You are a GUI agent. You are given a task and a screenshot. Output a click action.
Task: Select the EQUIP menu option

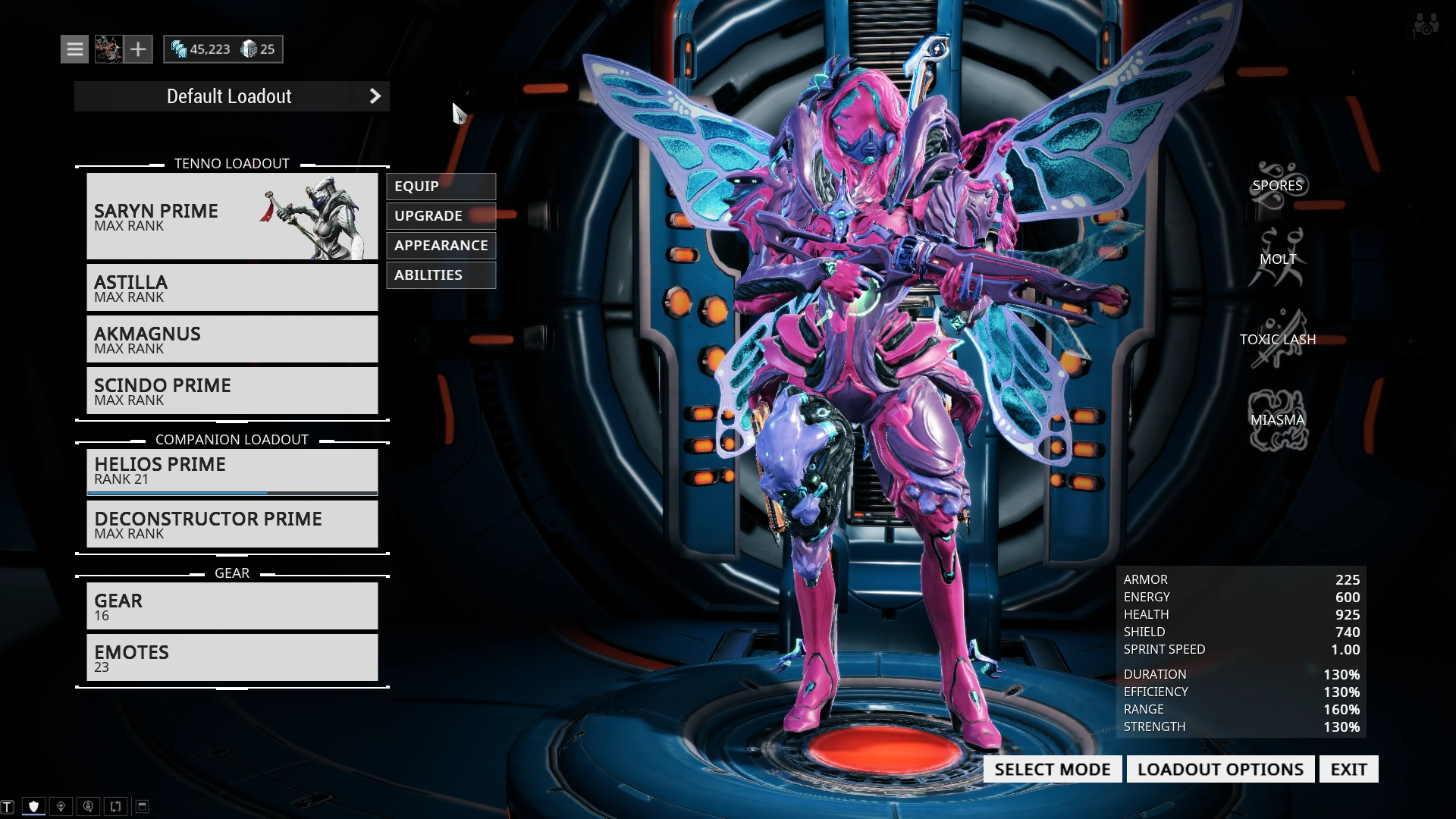[441, 186]
